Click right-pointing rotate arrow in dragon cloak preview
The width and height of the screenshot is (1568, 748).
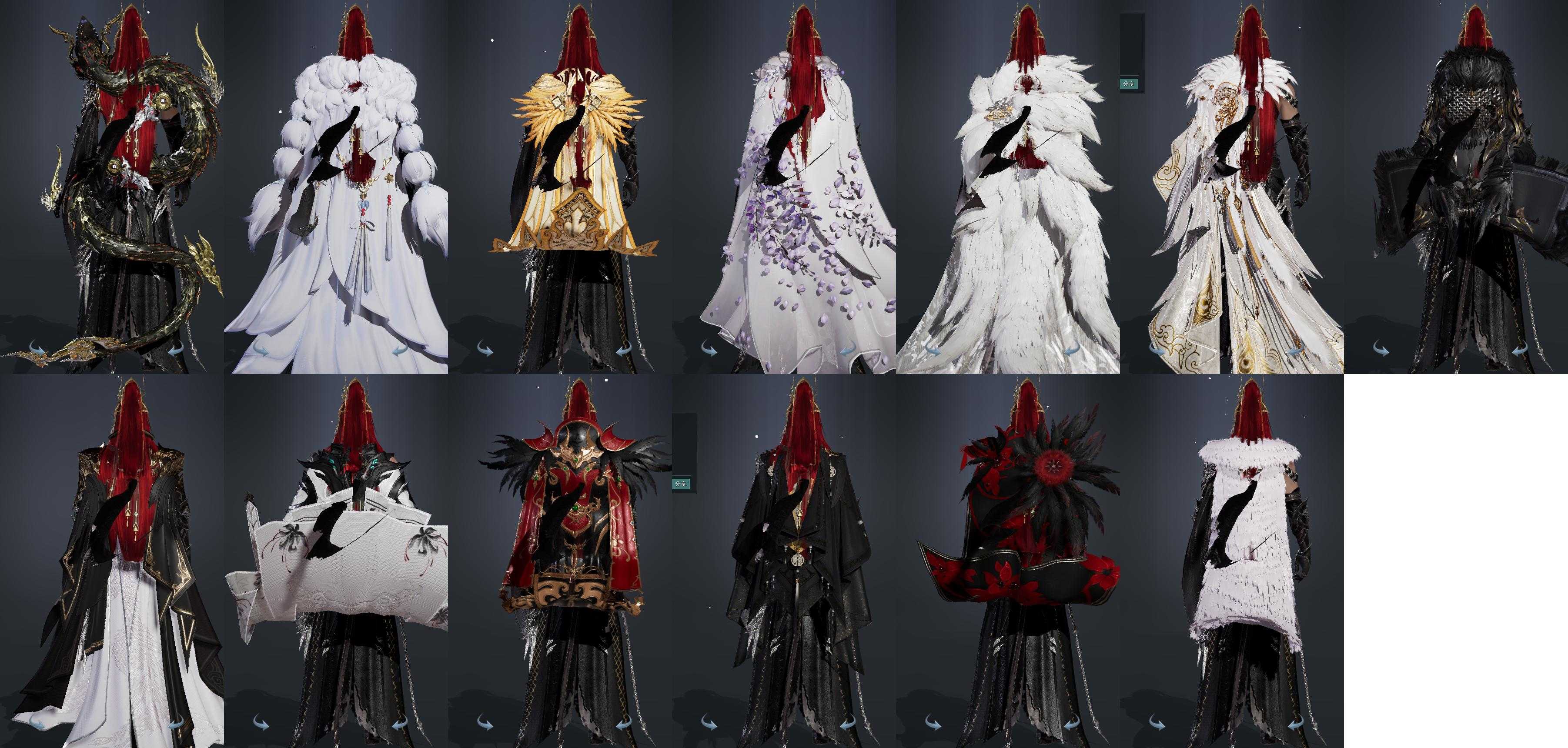[x=37, y=349]
